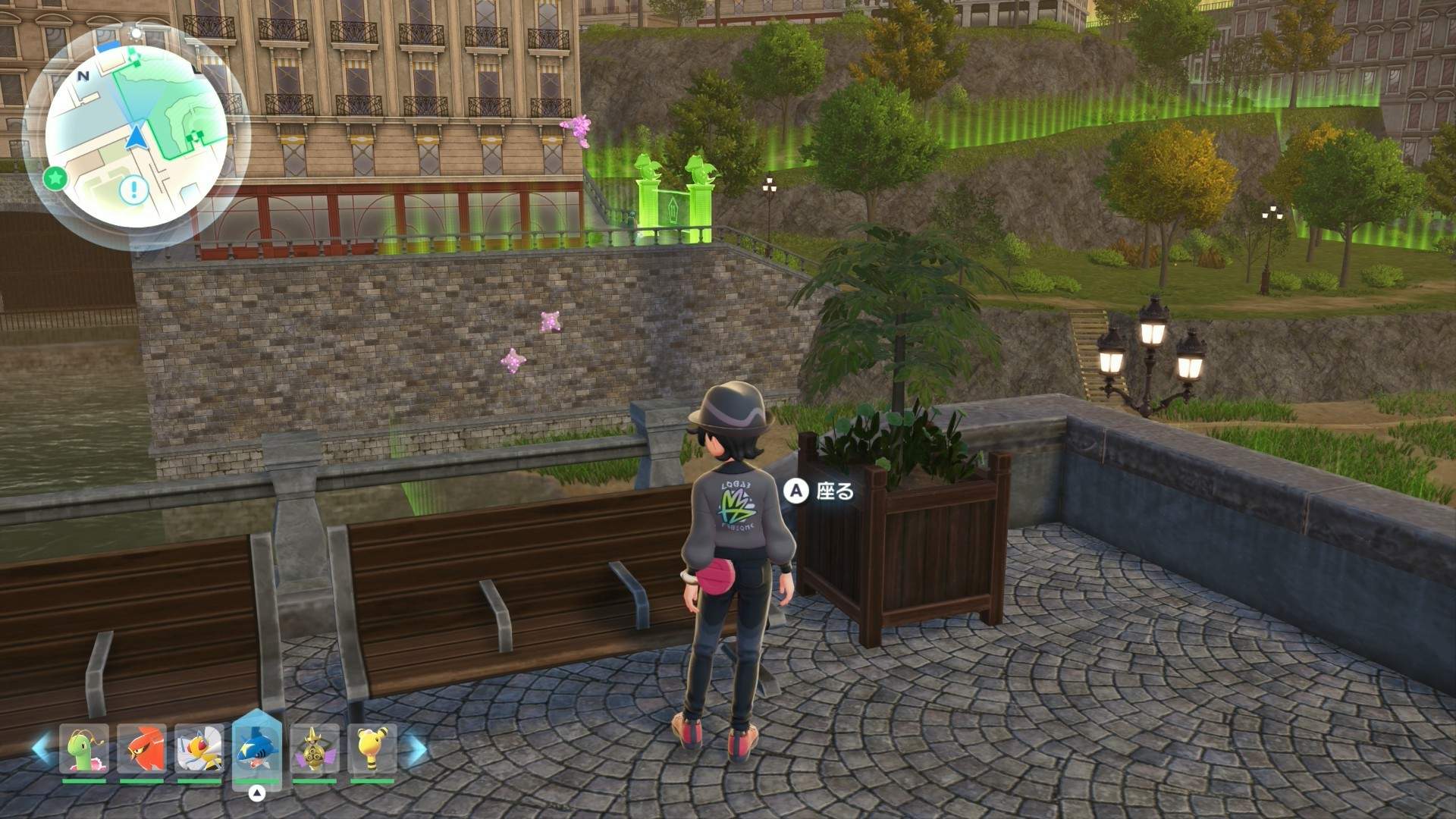Select the highlighted Sharpedo slot
1456x819 pixels.
coord(257,748)
